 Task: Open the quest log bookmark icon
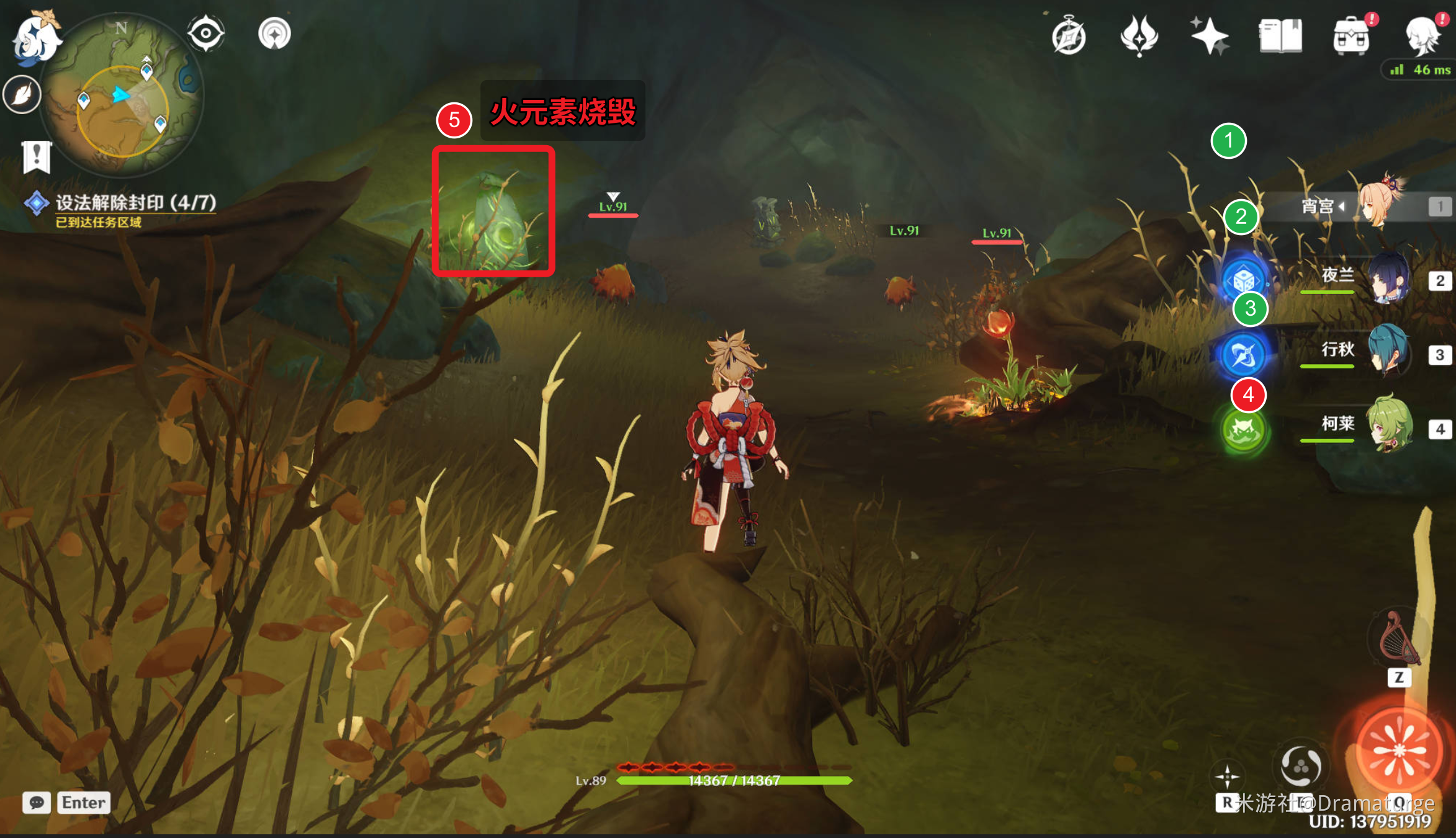point(36,156)
